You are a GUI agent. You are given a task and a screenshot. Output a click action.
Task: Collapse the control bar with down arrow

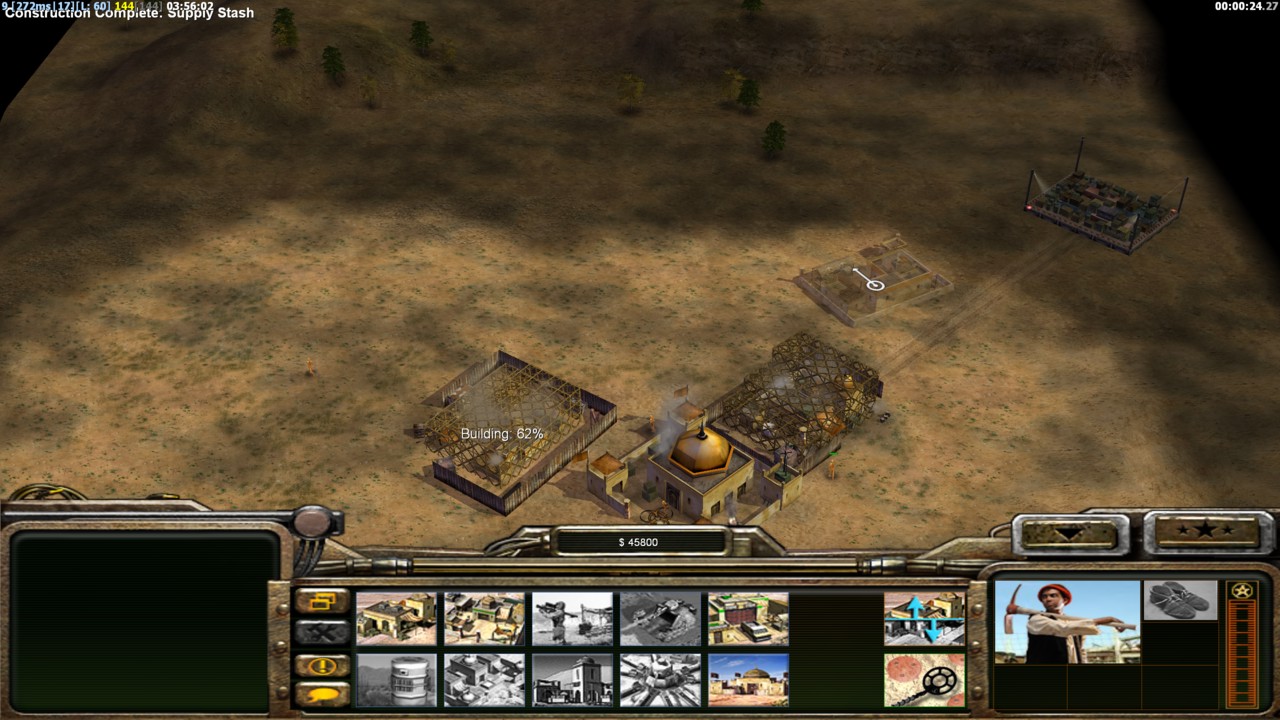pos(1070,532)
